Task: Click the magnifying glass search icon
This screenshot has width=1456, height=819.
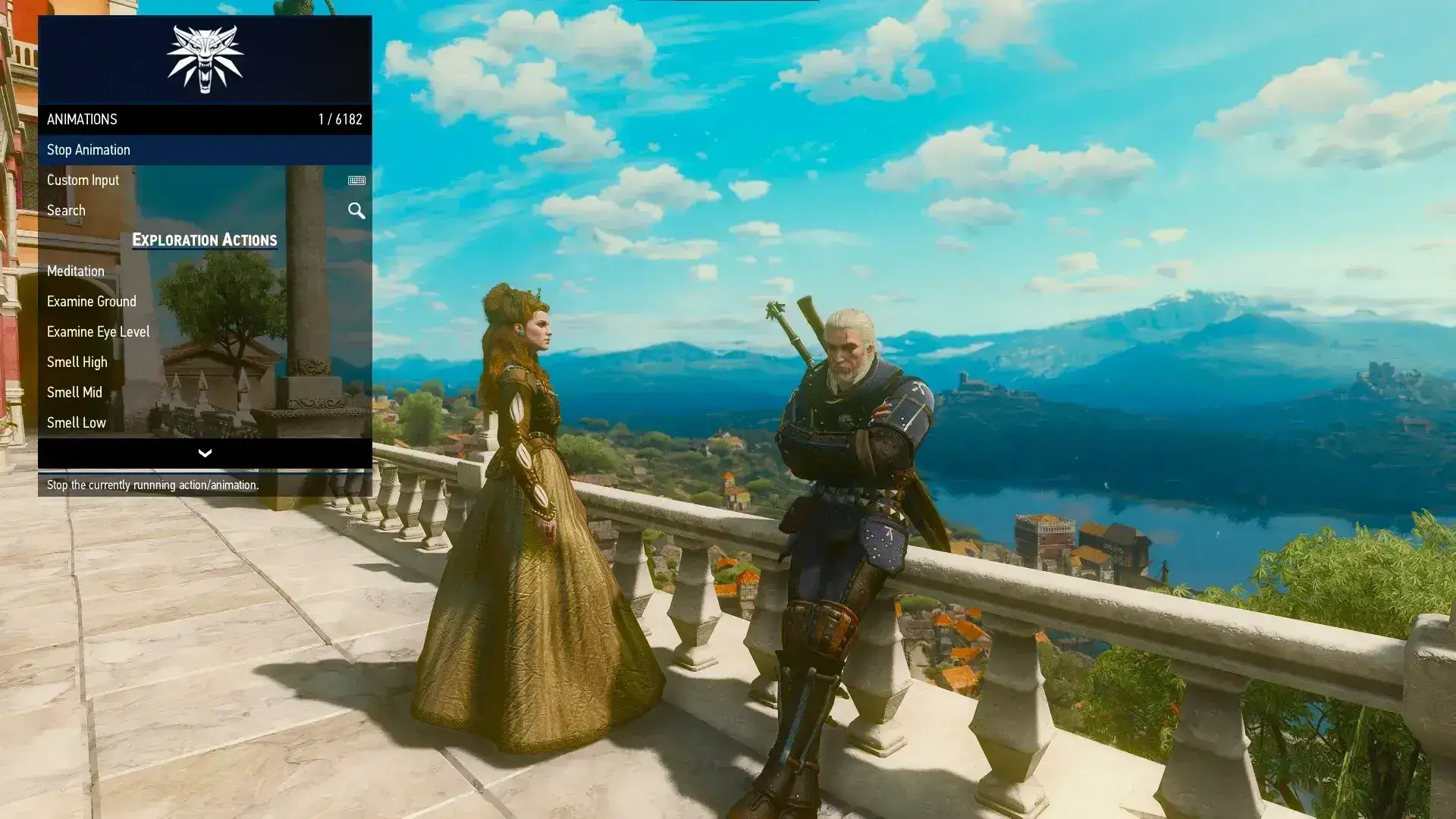Action: tap(356, 211)
